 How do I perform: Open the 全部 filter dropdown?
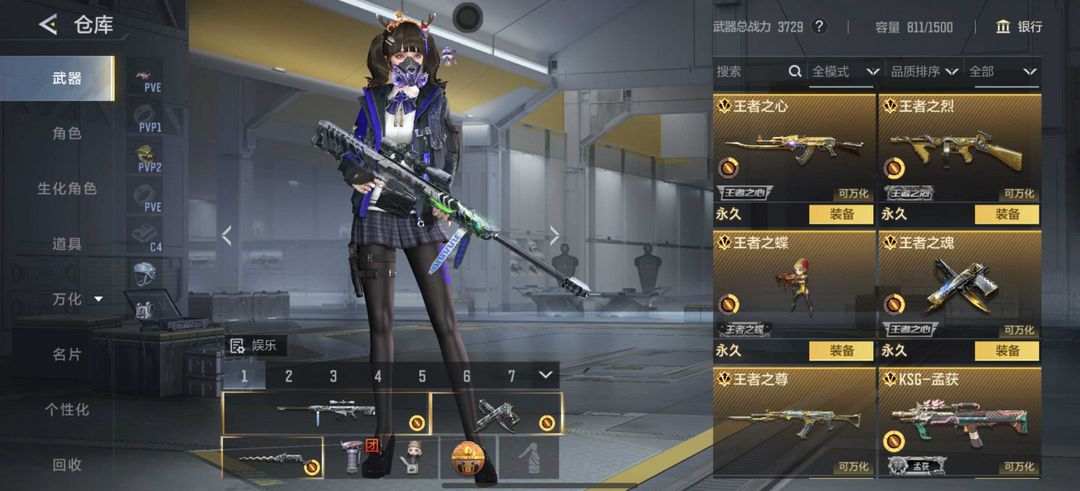coord(1002,72)
